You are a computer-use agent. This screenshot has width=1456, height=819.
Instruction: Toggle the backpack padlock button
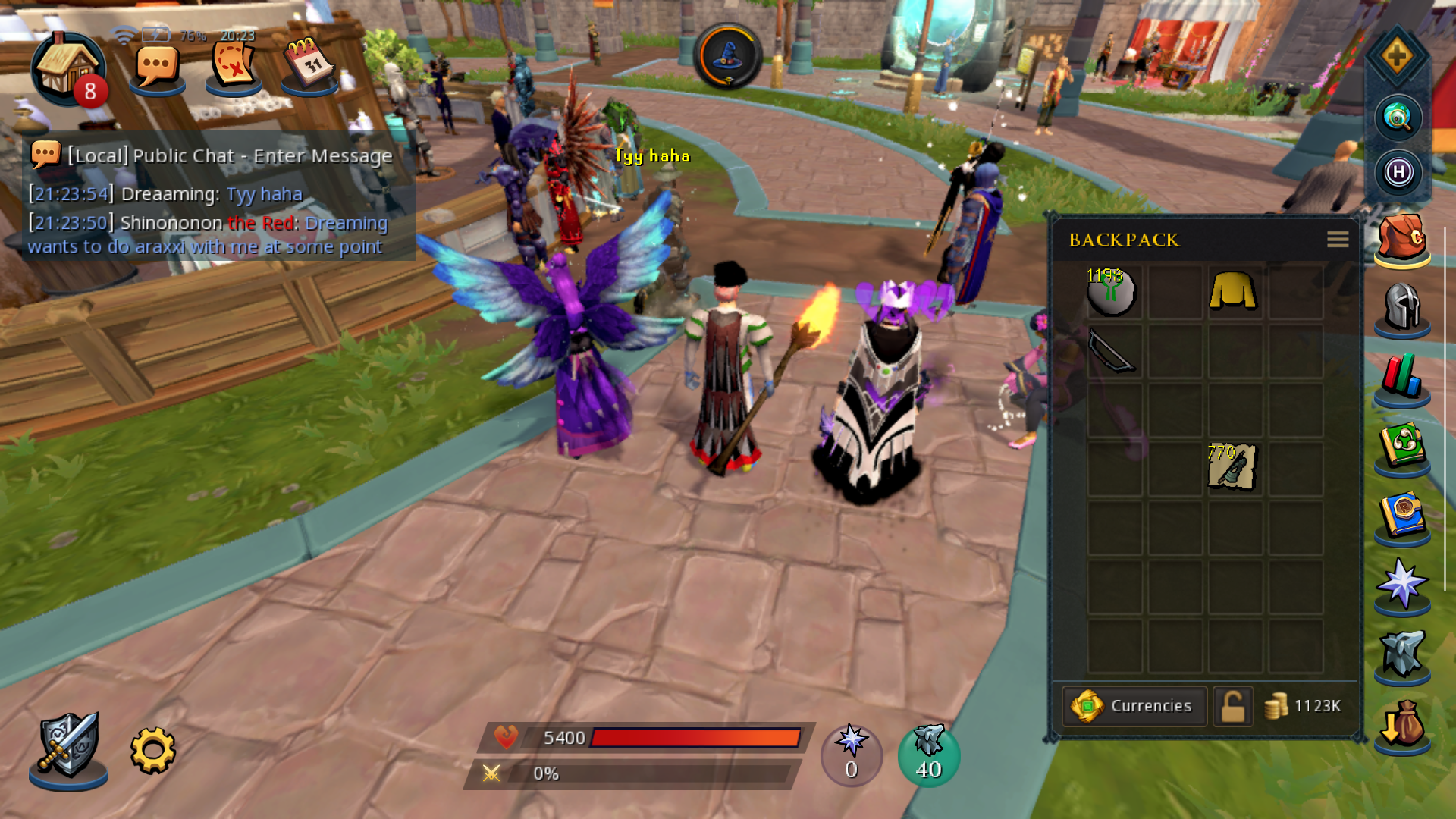1232,706
